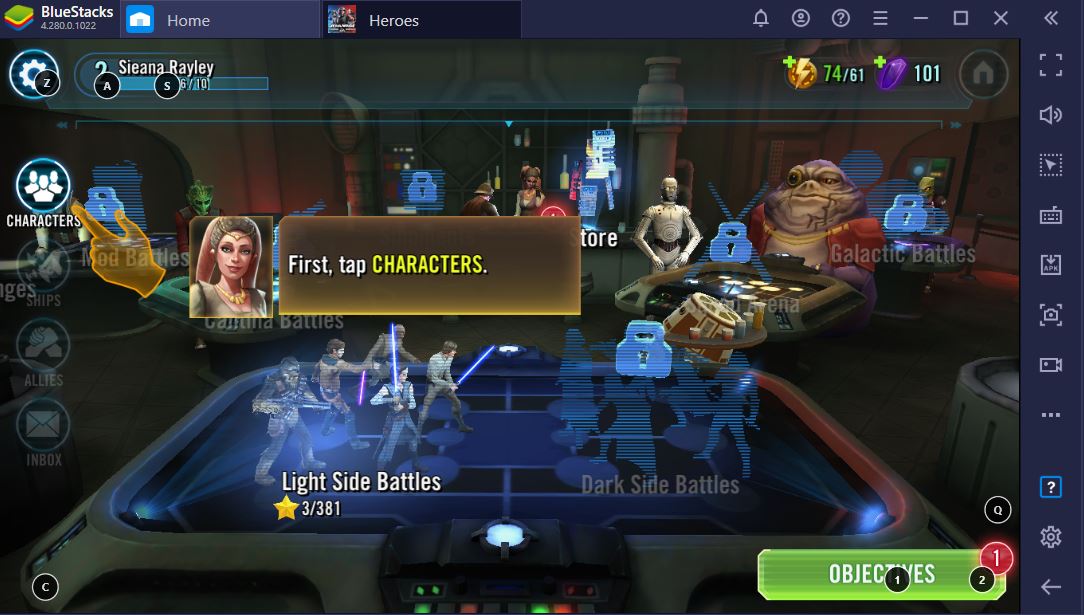Check the INBOX envelope icon
This screenshot has width=1084, height=615.
[x=43, y=427]
